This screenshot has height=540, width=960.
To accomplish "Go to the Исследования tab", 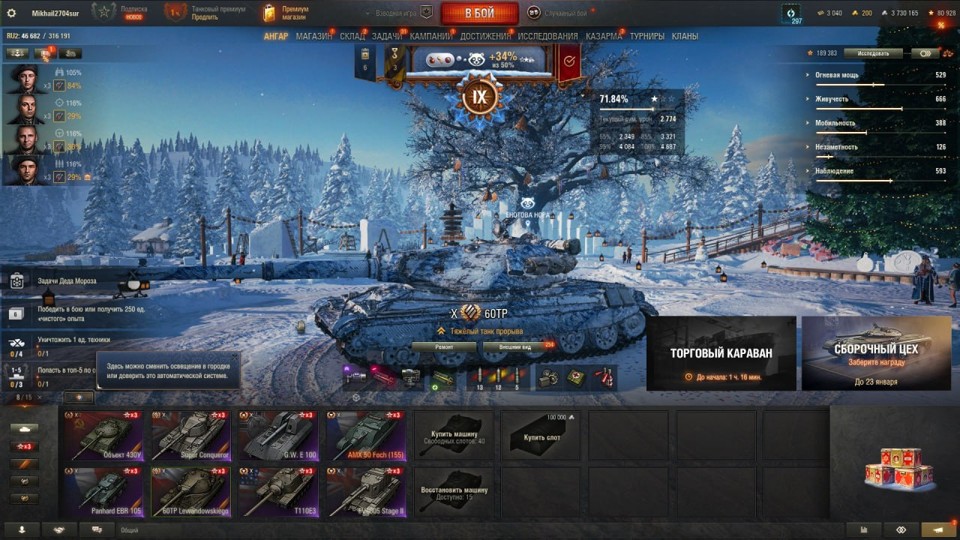I will pos(547,36).
